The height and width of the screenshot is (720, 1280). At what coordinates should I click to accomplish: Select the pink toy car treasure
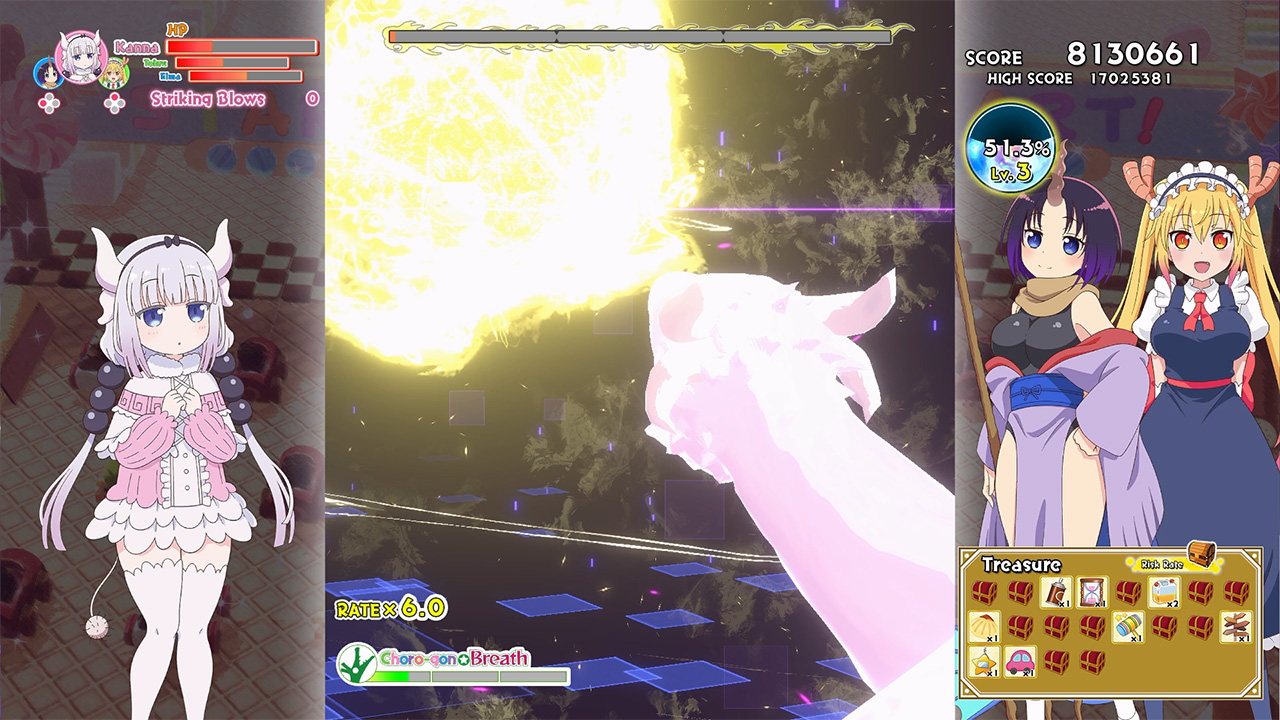click(1019, 664)
